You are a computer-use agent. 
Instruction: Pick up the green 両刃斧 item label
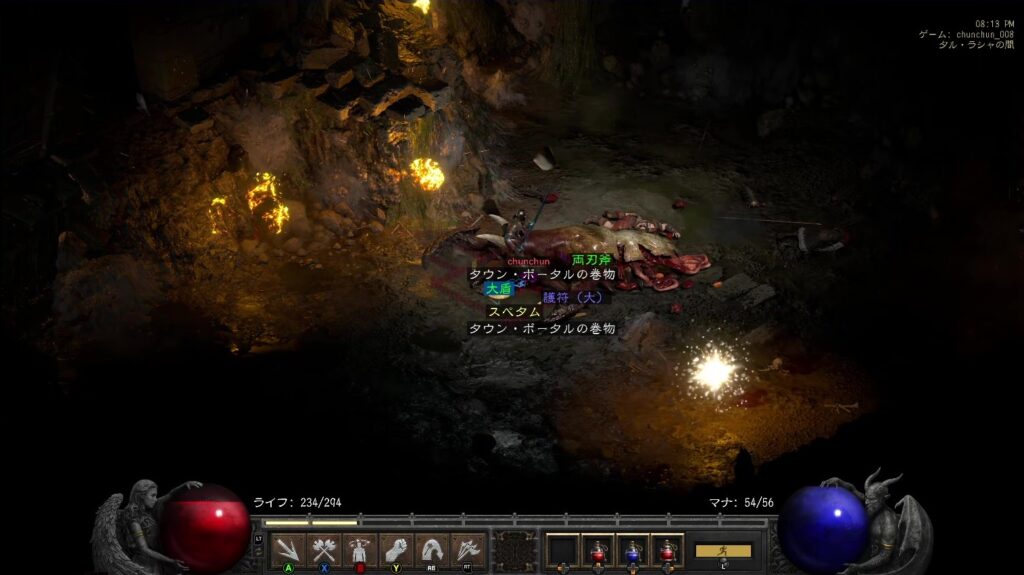click(x=591, y=260)
